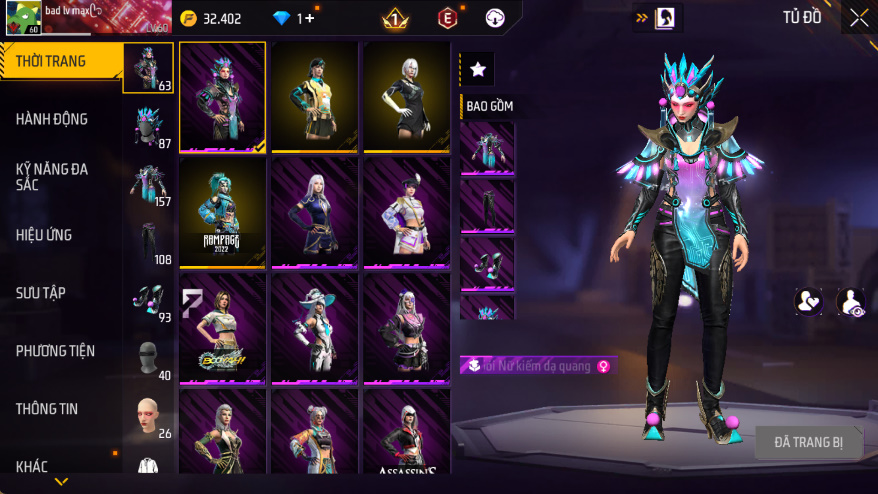This screenshot has height=494, width=878.
Task: Close the wardrobe with the X button
Action: (859, 18)
